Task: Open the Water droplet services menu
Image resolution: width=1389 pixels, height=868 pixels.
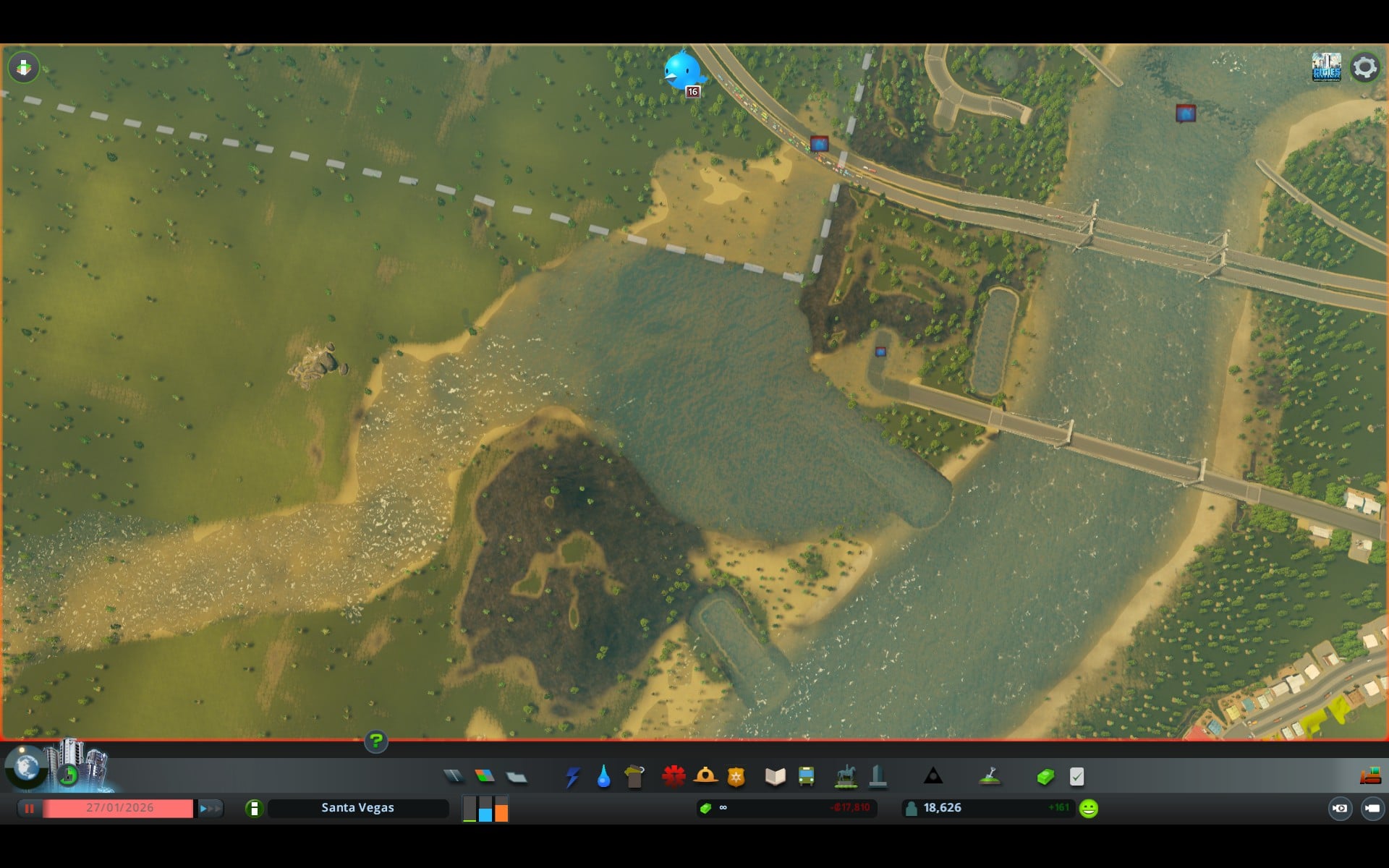Action: click(x=603, y=777)
